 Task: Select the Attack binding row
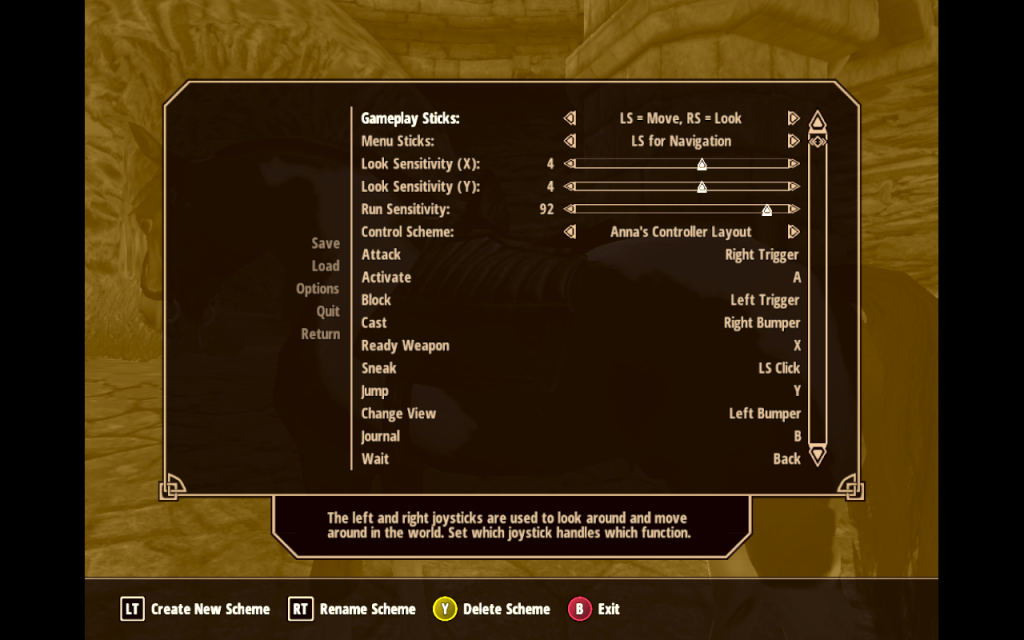point(580,255)
